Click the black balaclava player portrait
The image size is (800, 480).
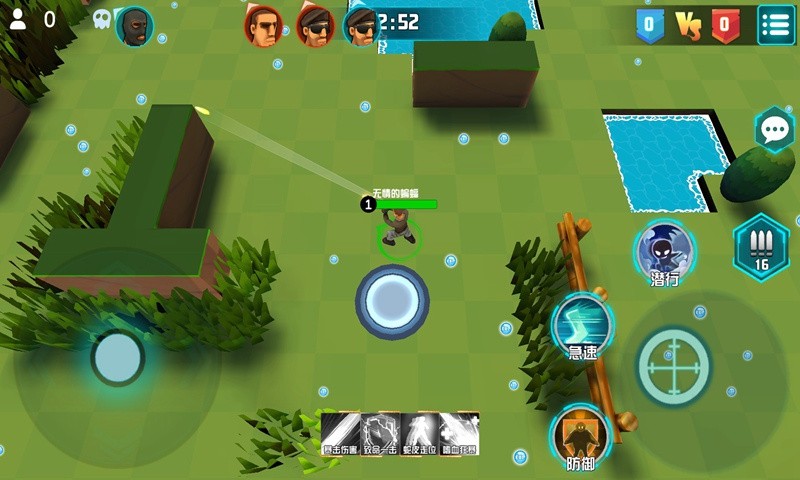[x=134, y=25]
